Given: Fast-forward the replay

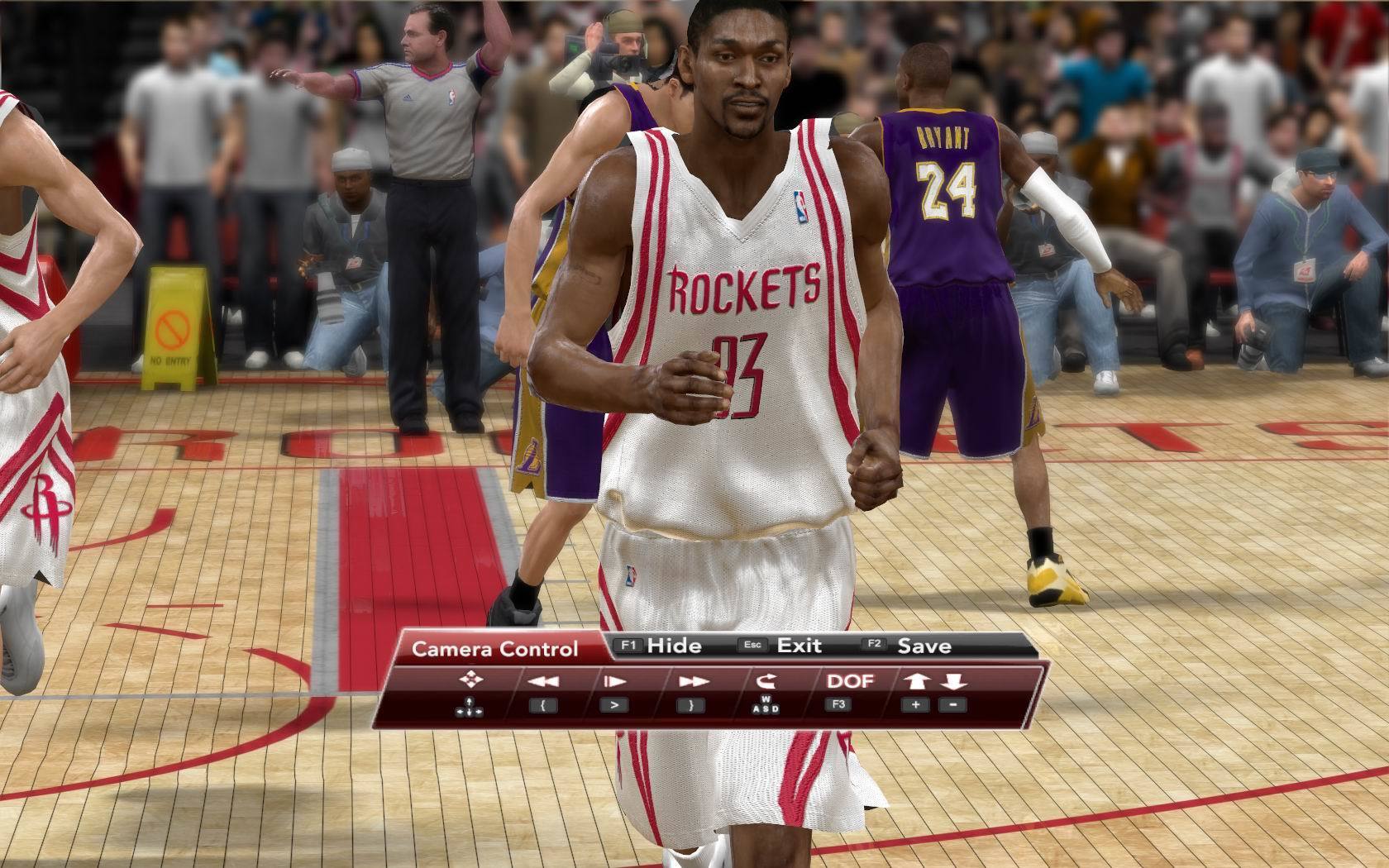Looking at the screenshot, I should (x=694, y=682).
